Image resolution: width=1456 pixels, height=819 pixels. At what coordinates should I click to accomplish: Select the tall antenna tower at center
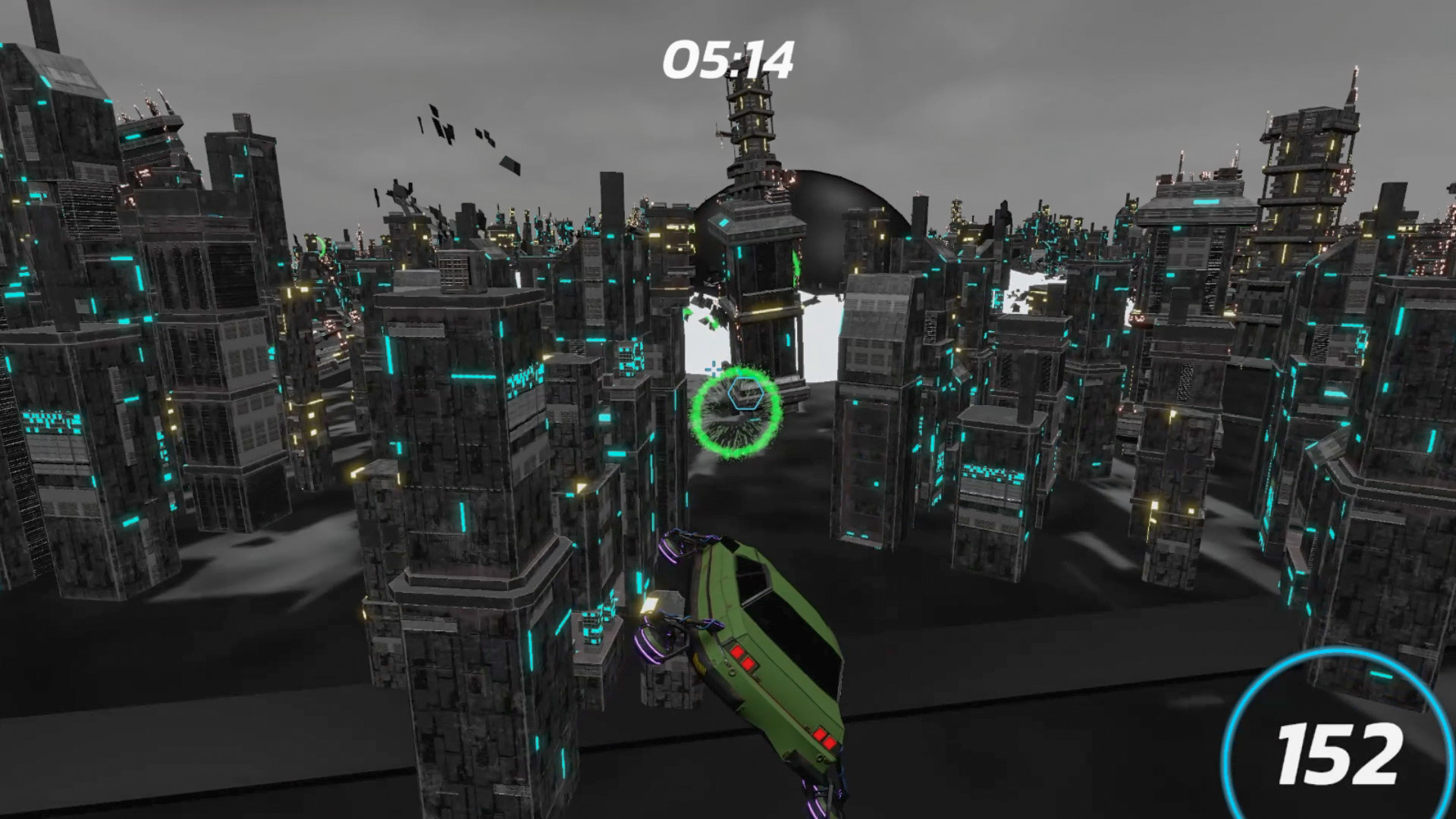(x=751, y=136)
